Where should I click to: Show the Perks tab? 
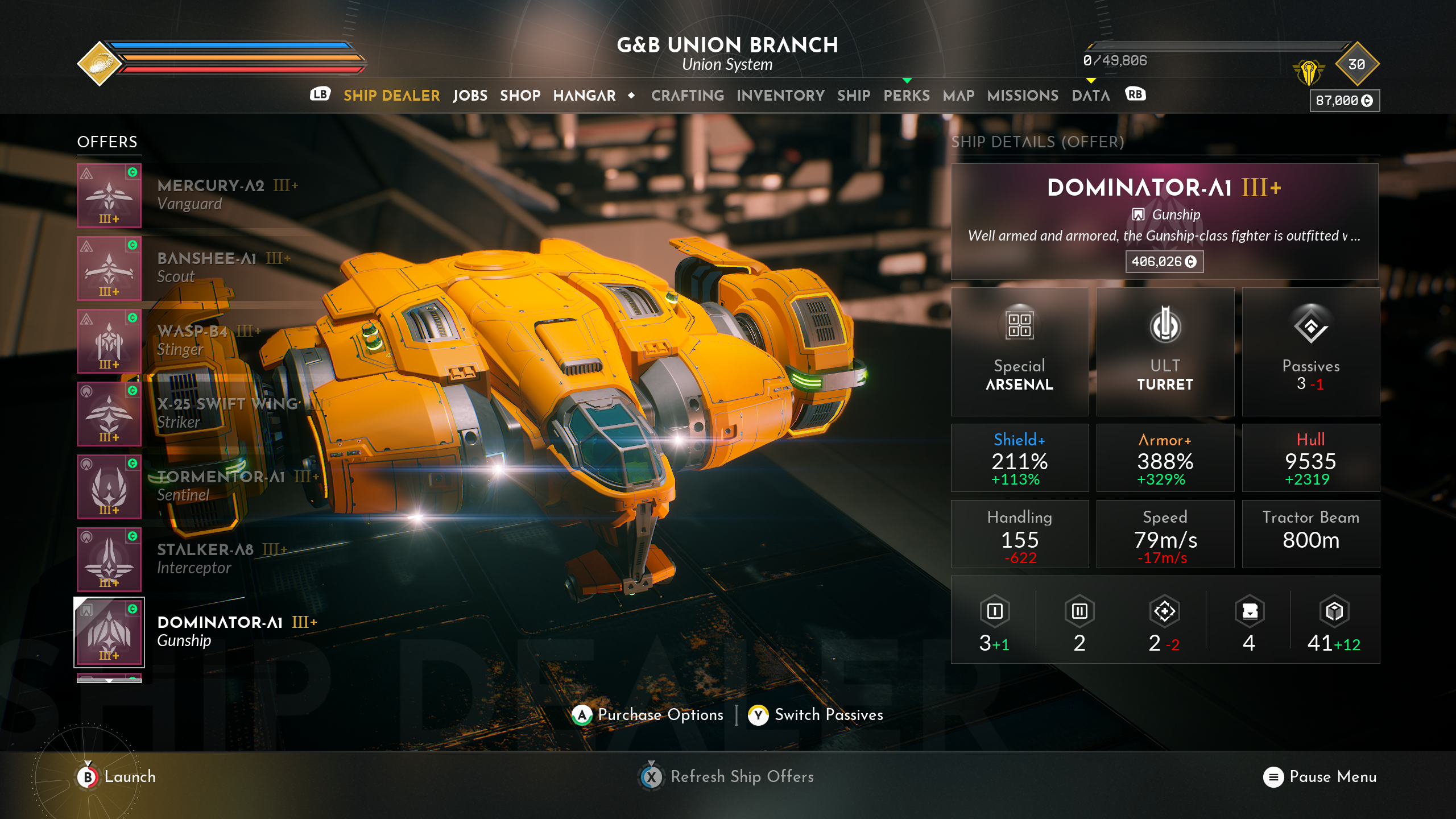(906, 96)
